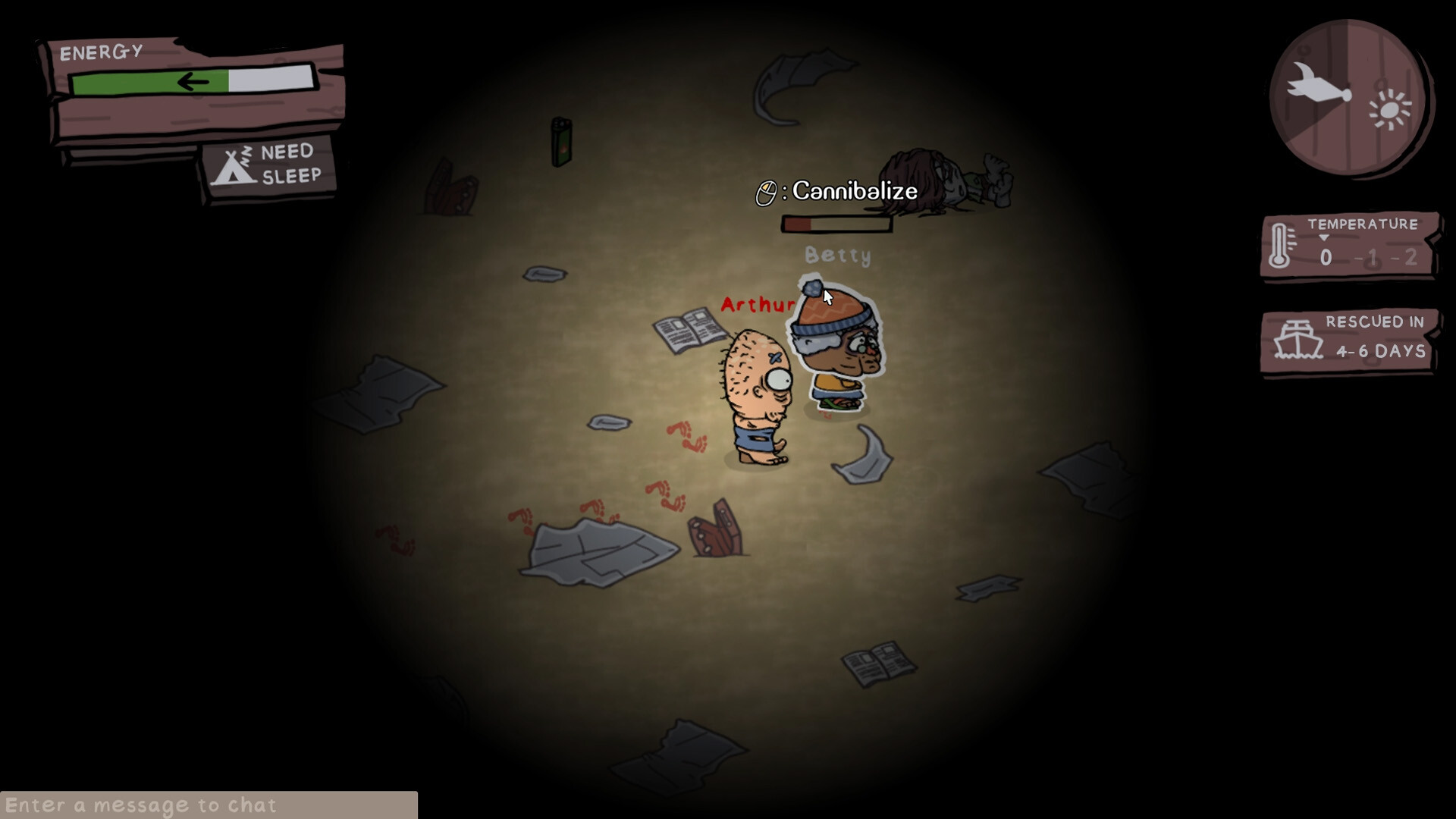The image size is (1456, 819).
Task: Click the tent icon on the NEED SLEEP sign
Action: pyautogui.click(x=234, y=166)
